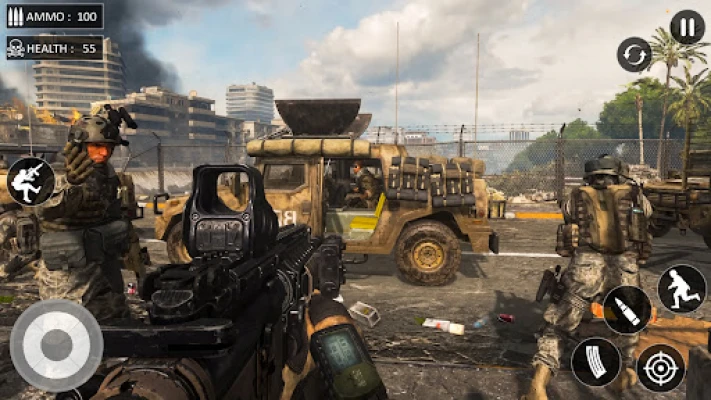Activate the running soldier sprint button
Screen dimensions: 711x400
(x=681, y=289)
